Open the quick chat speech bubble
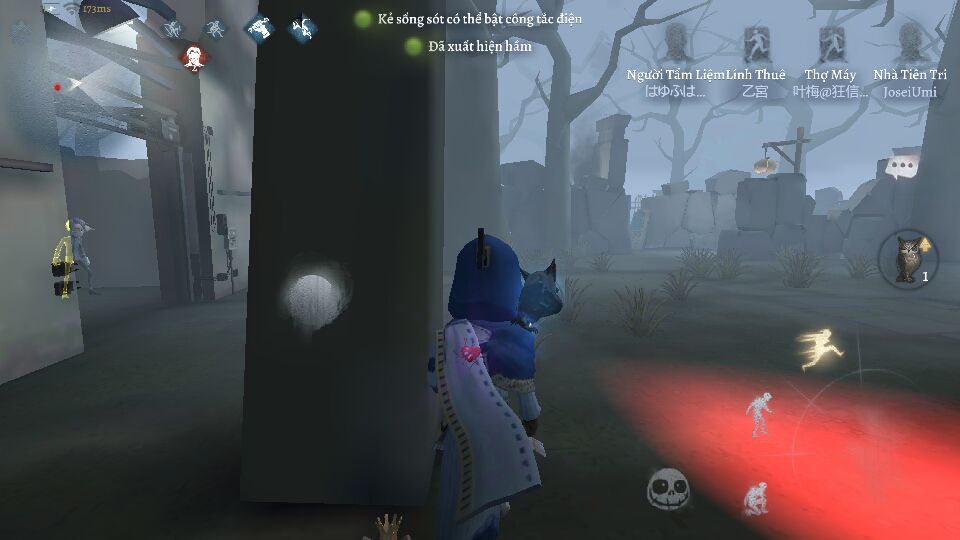This screenshot has height=540, width=960. point(903,166)
